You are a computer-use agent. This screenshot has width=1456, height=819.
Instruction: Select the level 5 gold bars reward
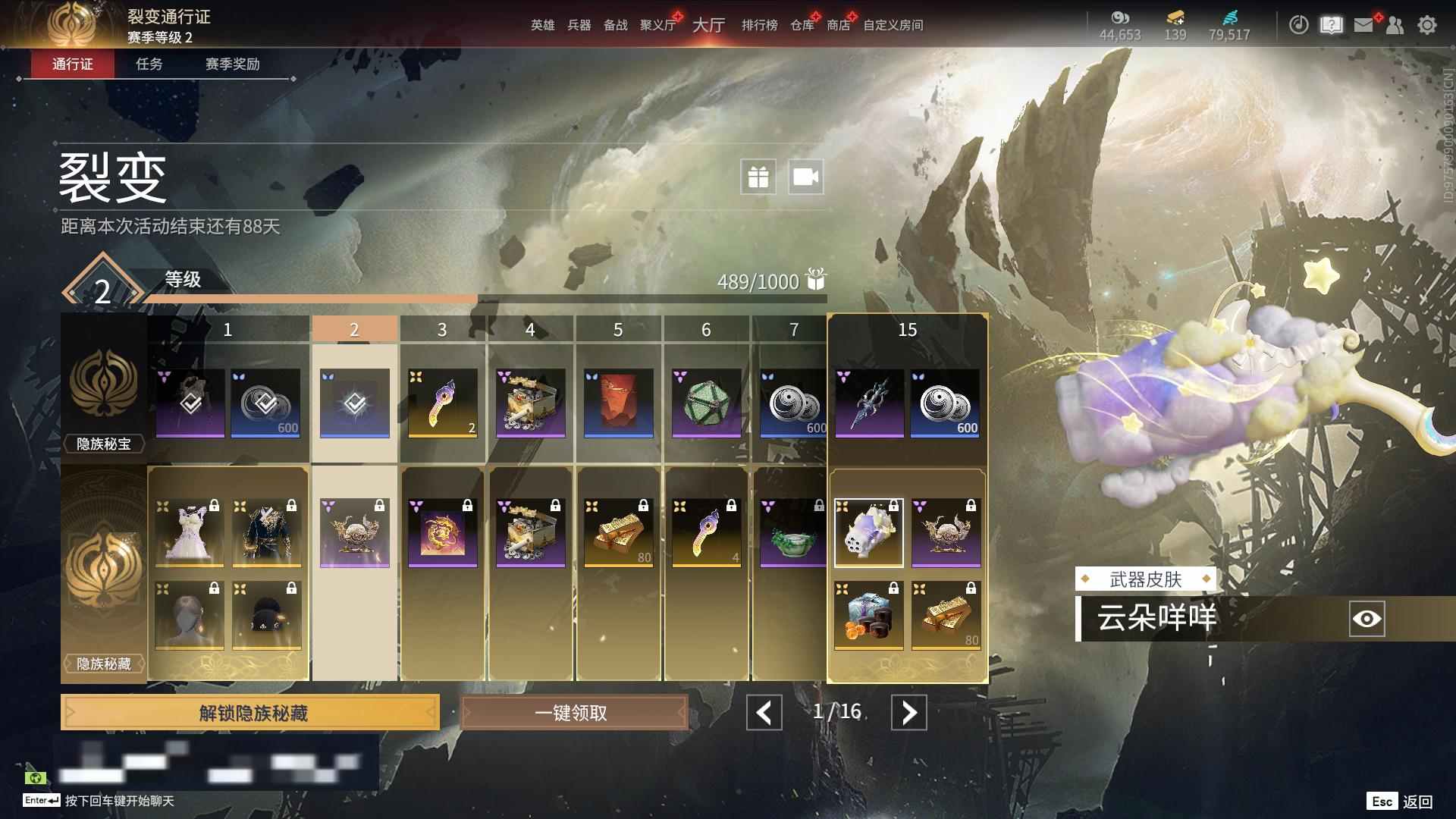(619, 532)
